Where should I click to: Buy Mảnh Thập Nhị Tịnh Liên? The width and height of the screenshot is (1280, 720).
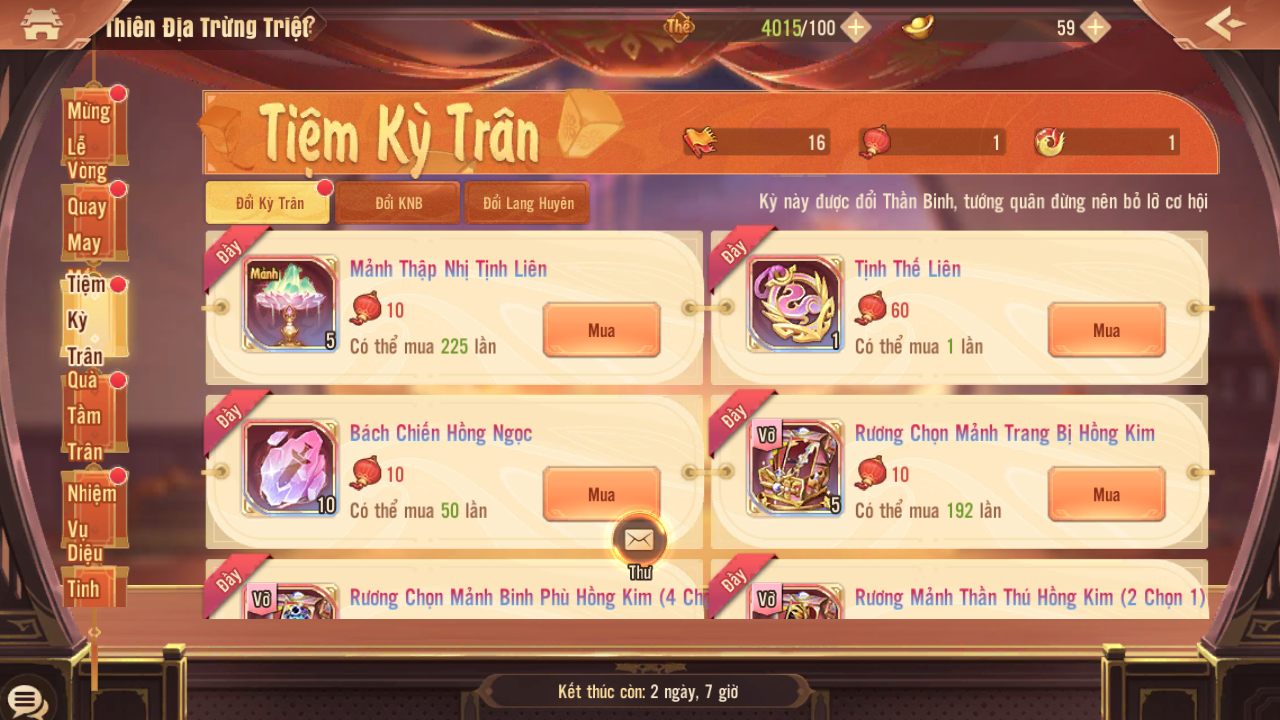(601, 330)
